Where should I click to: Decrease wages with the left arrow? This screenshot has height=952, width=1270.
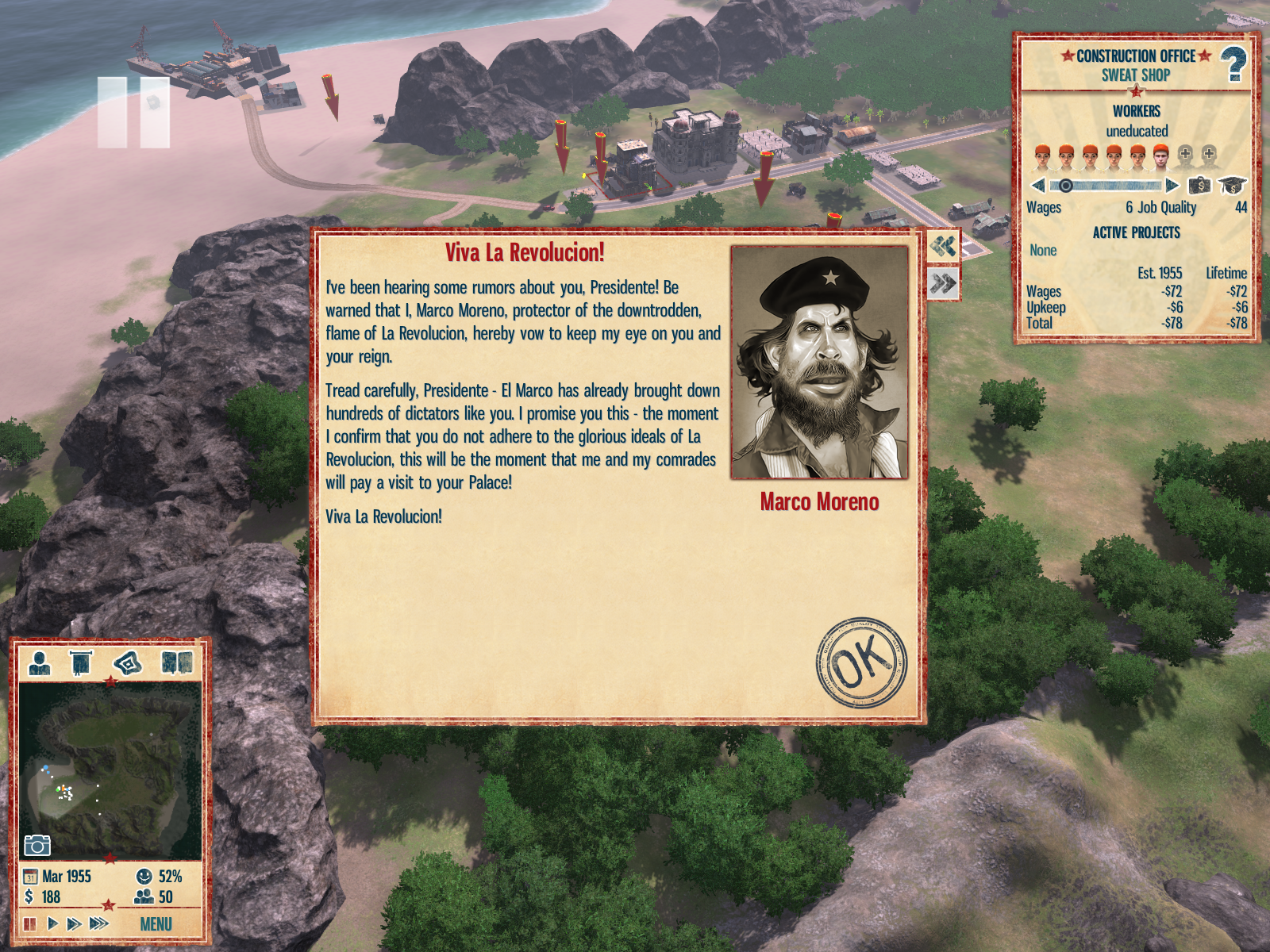click(x=1037, y=186)
